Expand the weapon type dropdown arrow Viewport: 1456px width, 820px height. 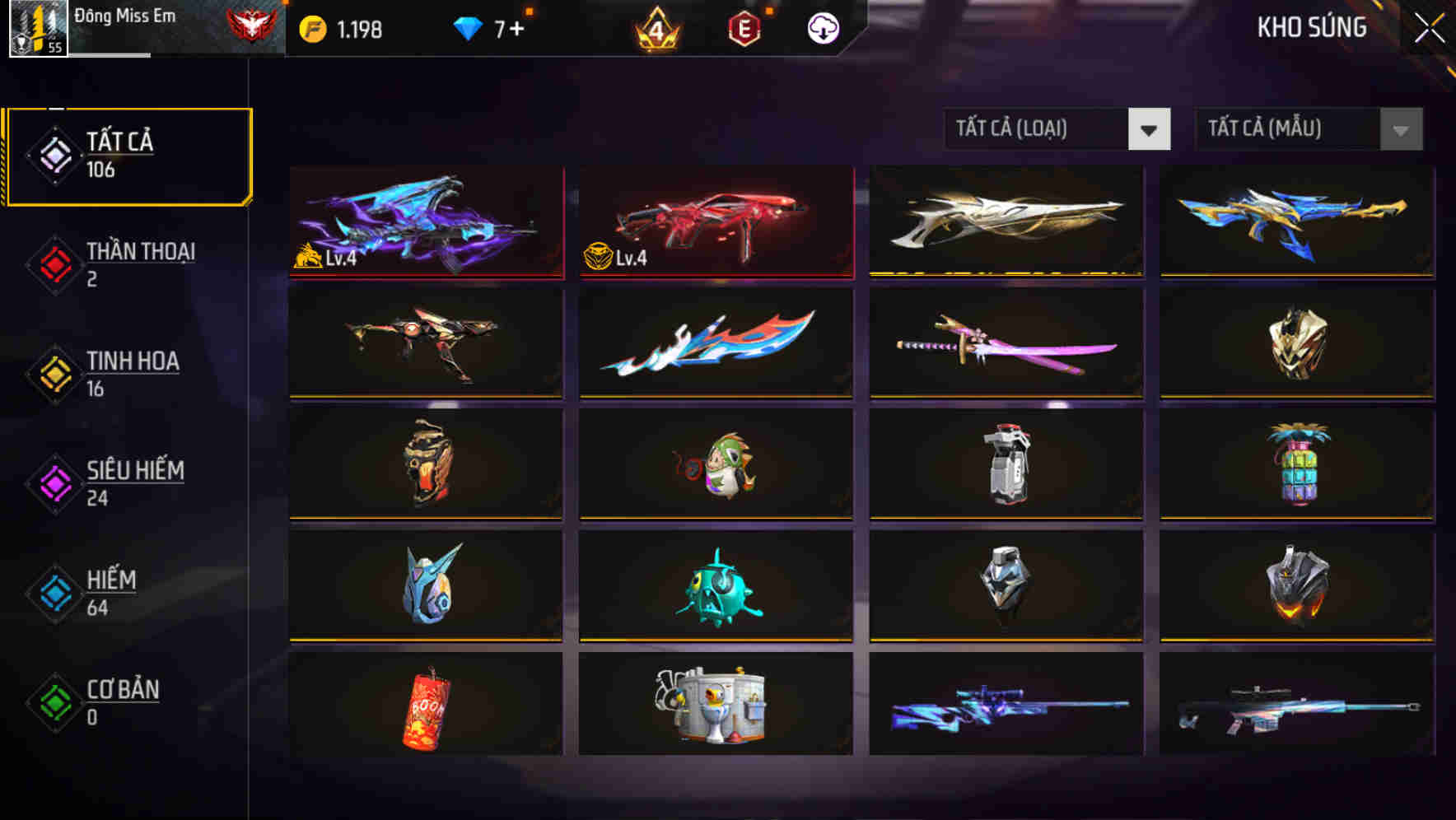coord(1150,130)
